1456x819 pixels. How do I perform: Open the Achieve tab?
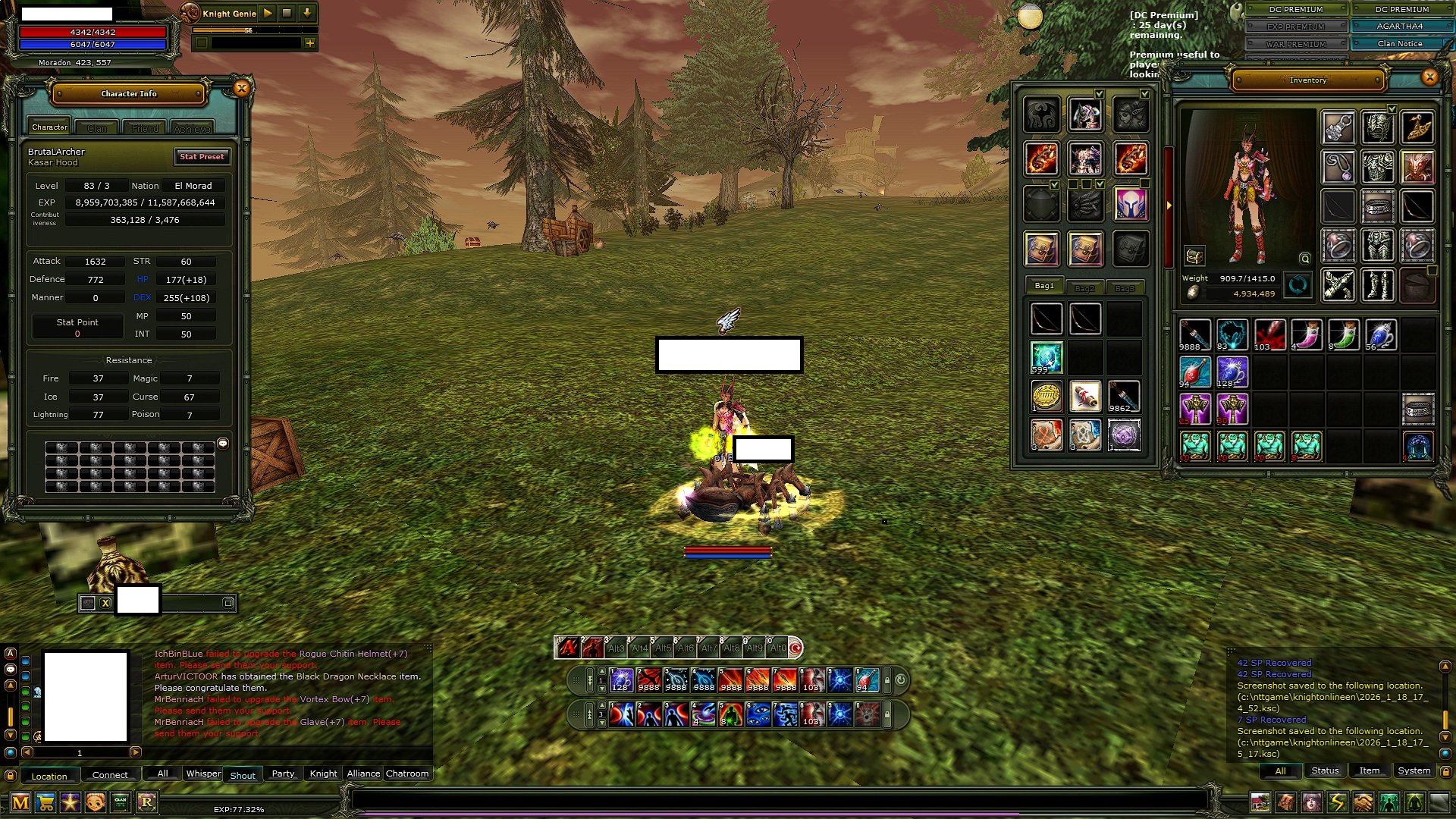(192, 128)
